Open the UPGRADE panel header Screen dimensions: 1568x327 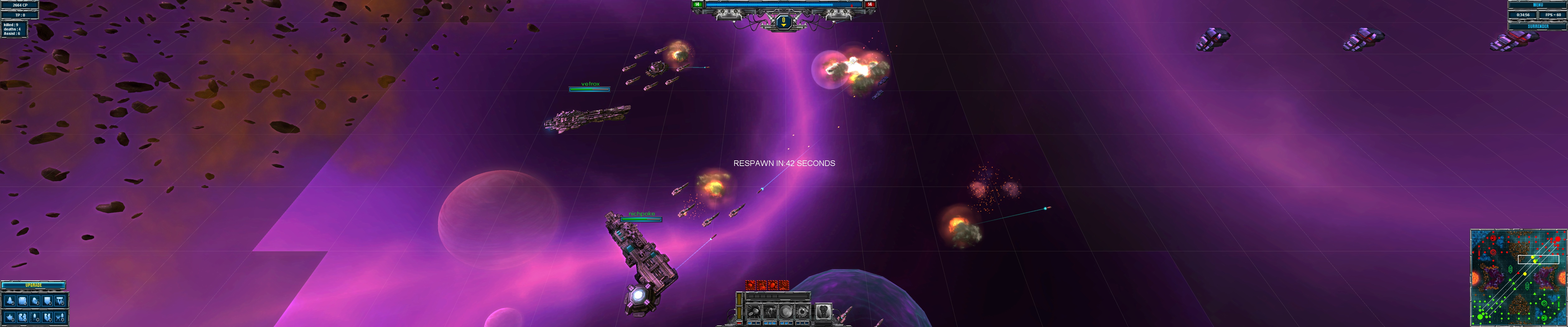34,285
